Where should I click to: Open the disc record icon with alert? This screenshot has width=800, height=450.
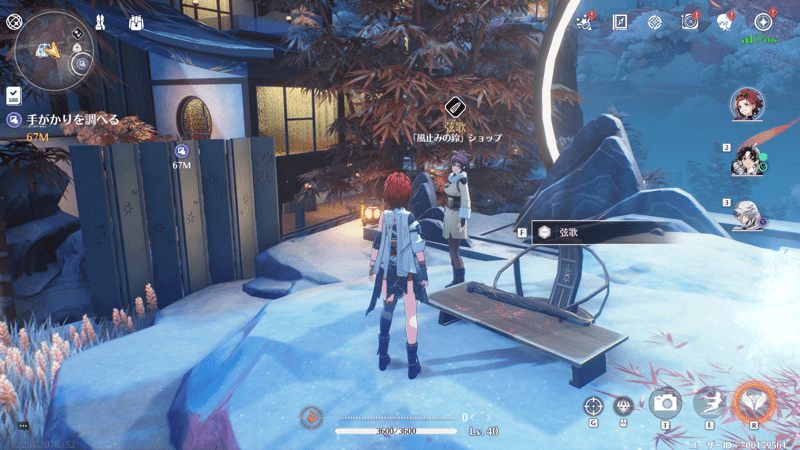(x=689, y=21)
